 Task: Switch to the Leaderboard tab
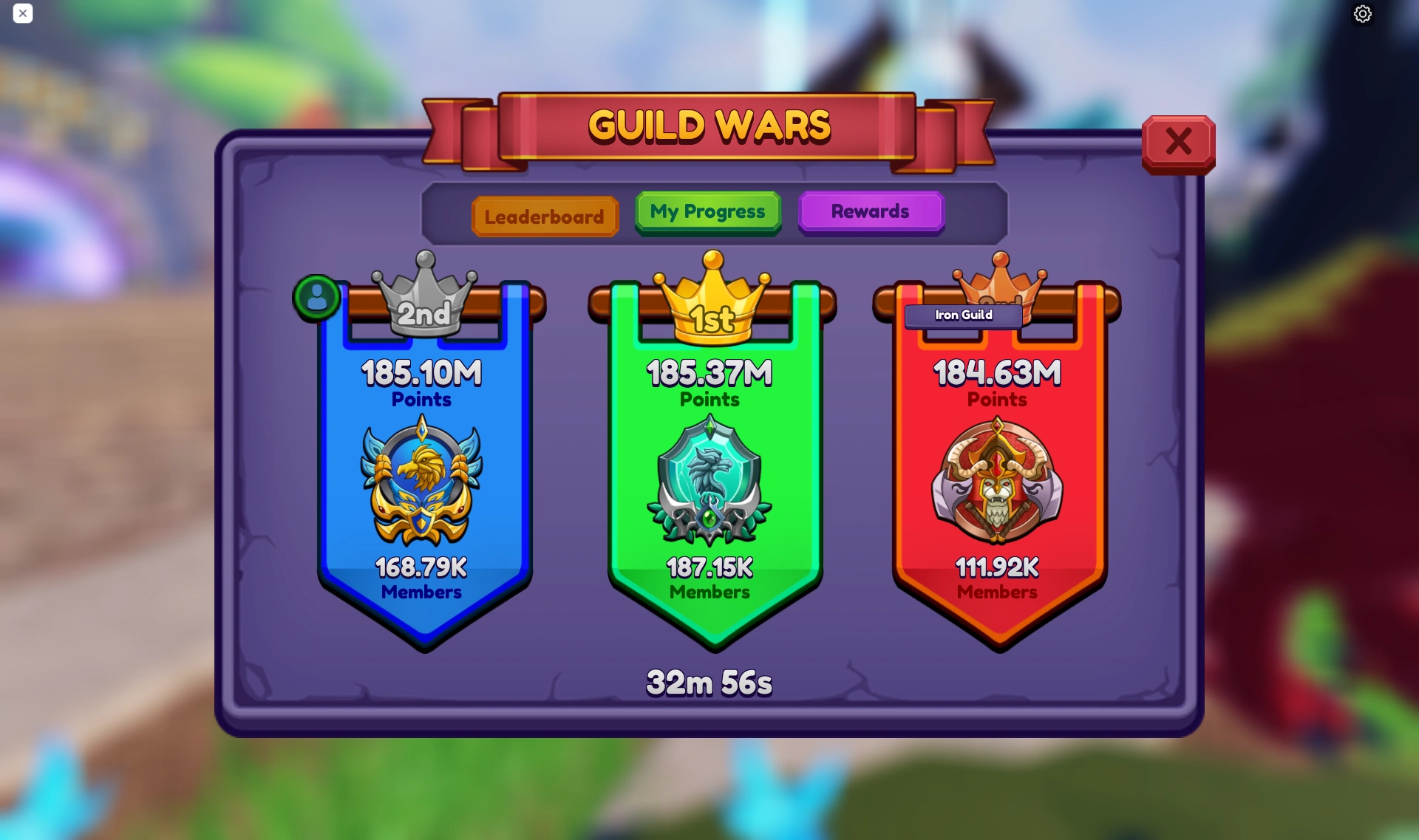544,216
